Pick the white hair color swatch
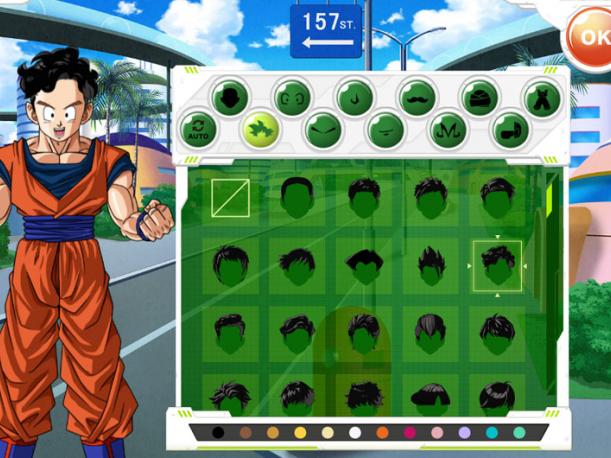Viewport: 611px width, 458px height. click(355, 433)
